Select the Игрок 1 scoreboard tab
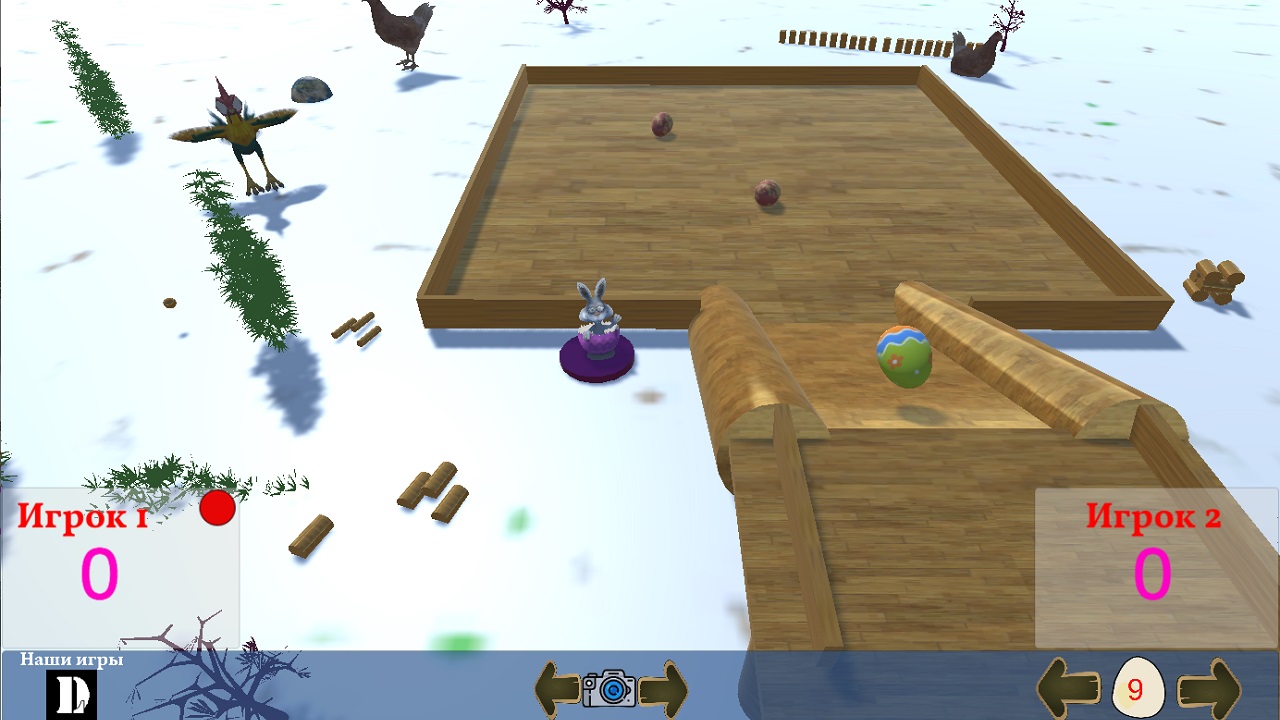This screenshot has height=720, width=1280. [x=80, y=517]
